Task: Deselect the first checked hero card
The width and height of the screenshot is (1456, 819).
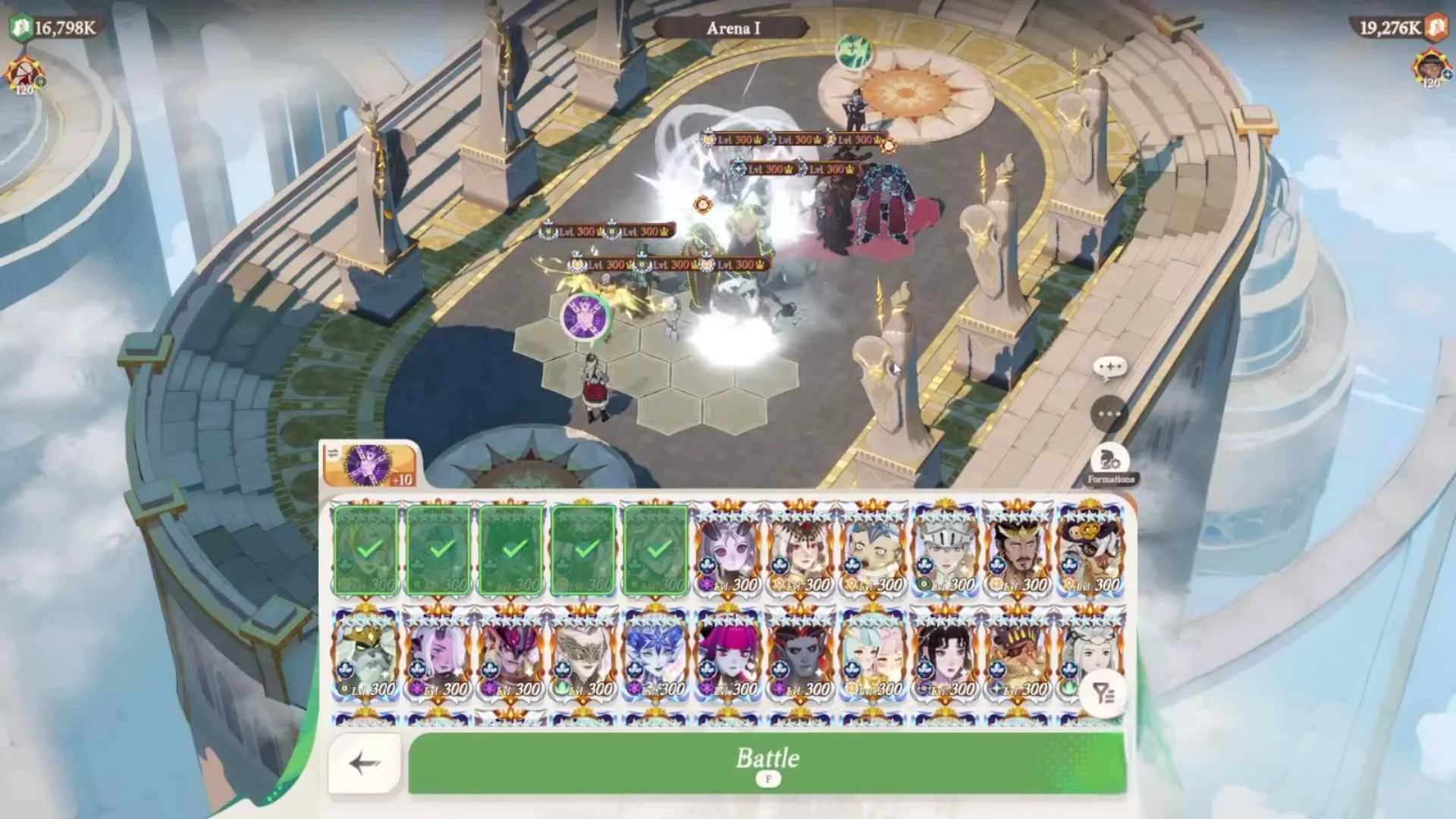Action: [x=366, y=548]
